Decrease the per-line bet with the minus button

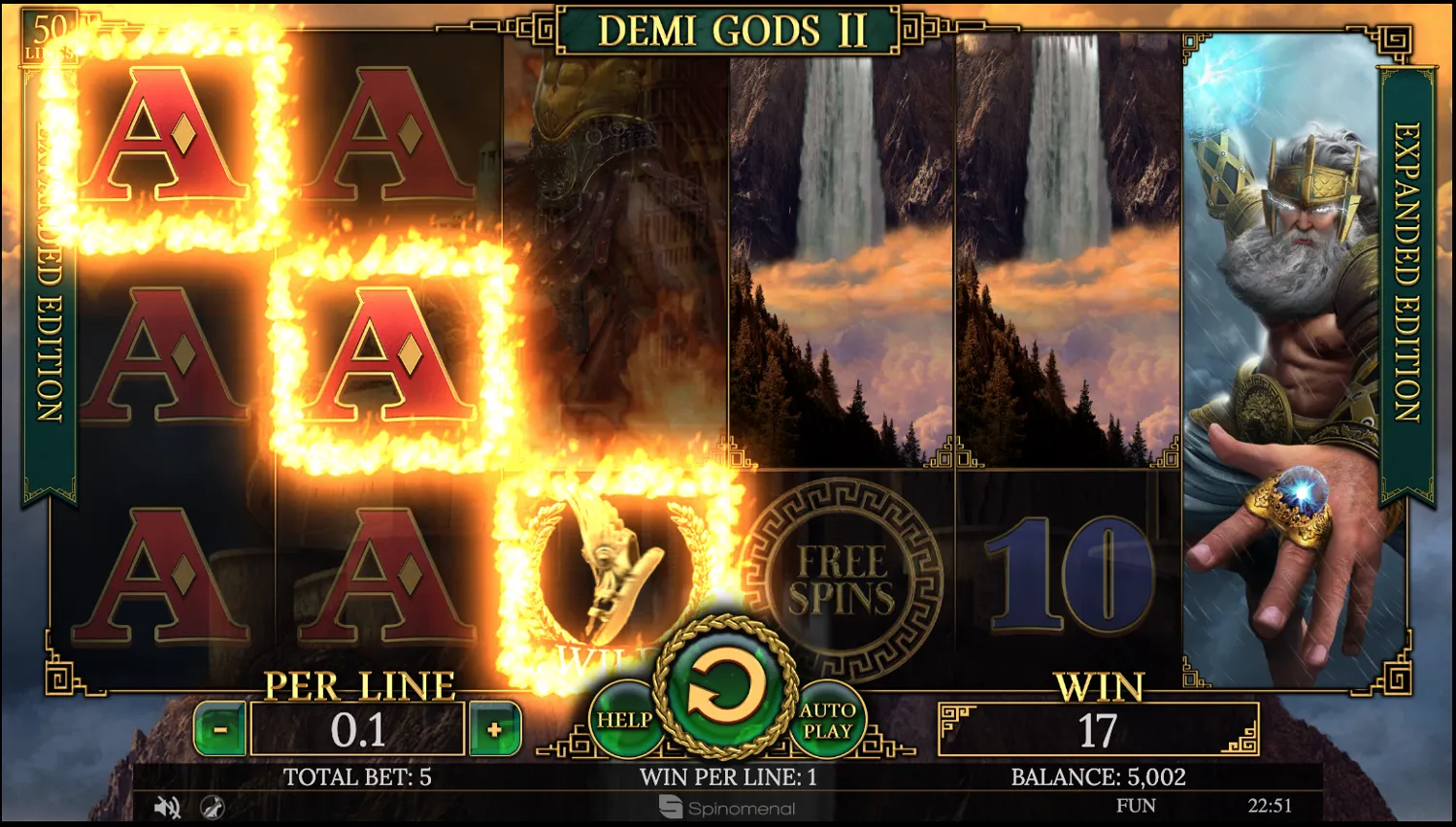pos(221,729)
